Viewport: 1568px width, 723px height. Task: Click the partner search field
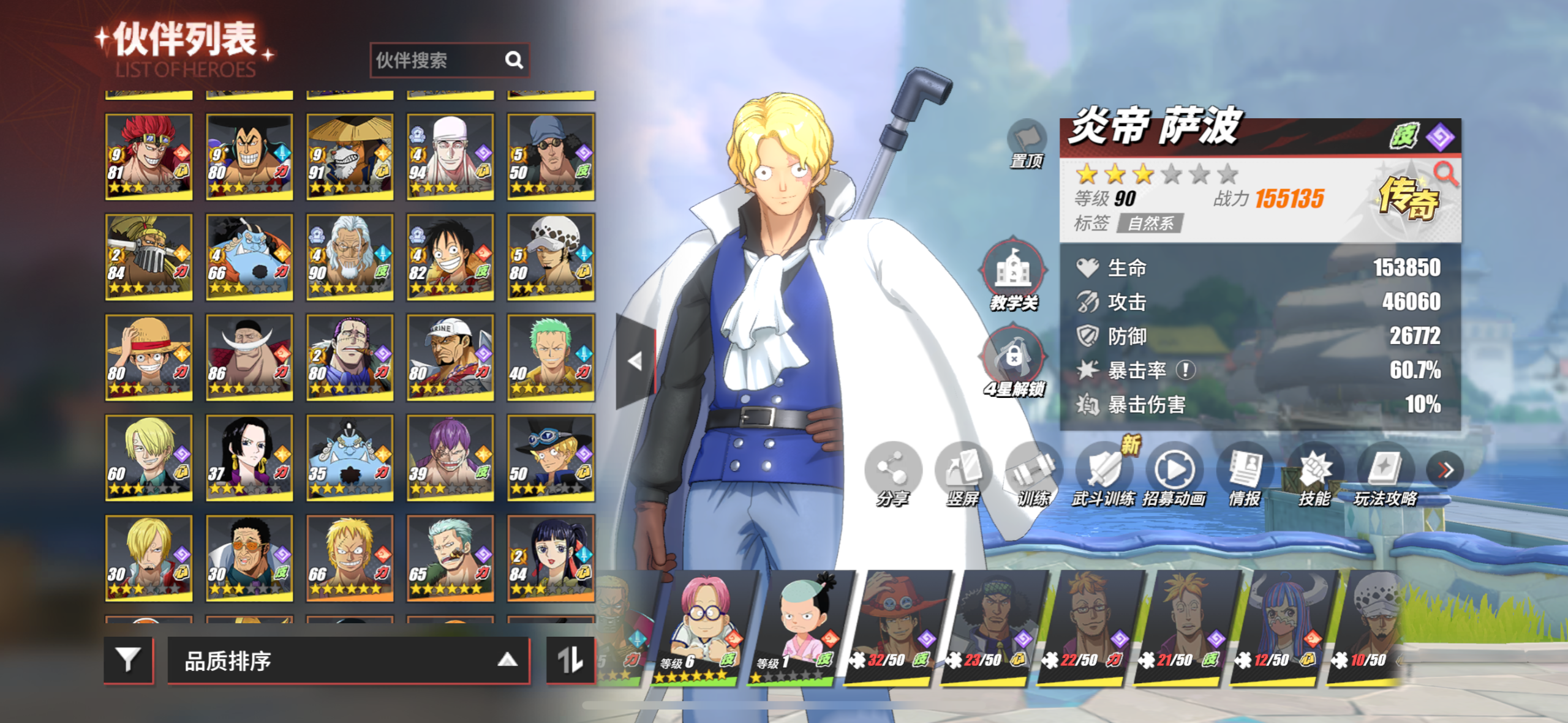click(x=438, y=60)
